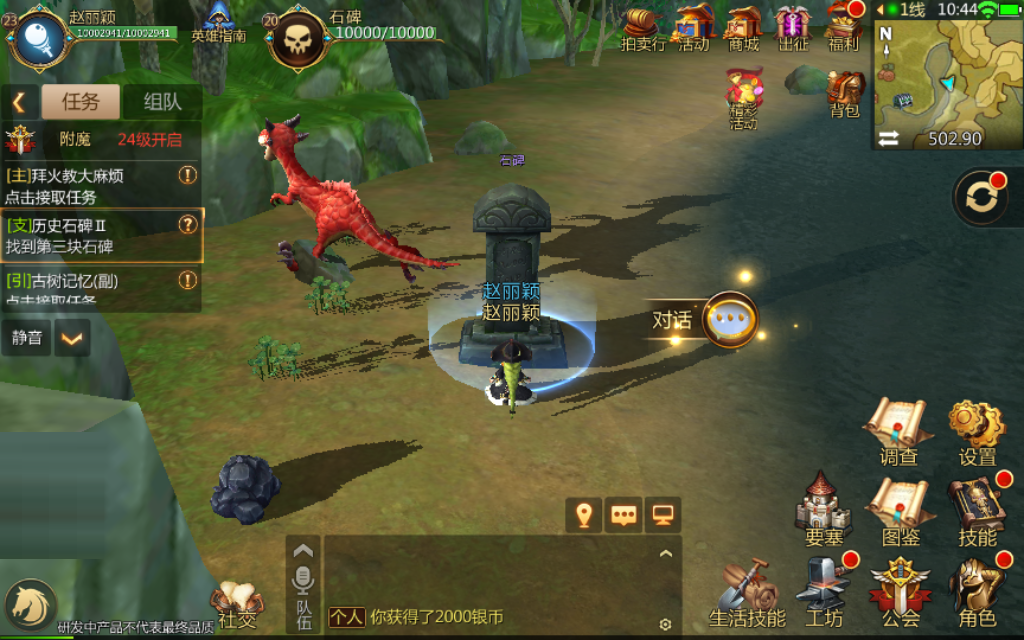1024x640 pixels.
Task: Select the 历史石碑Ⅱ side quest entry
Action: coord(101,235)
